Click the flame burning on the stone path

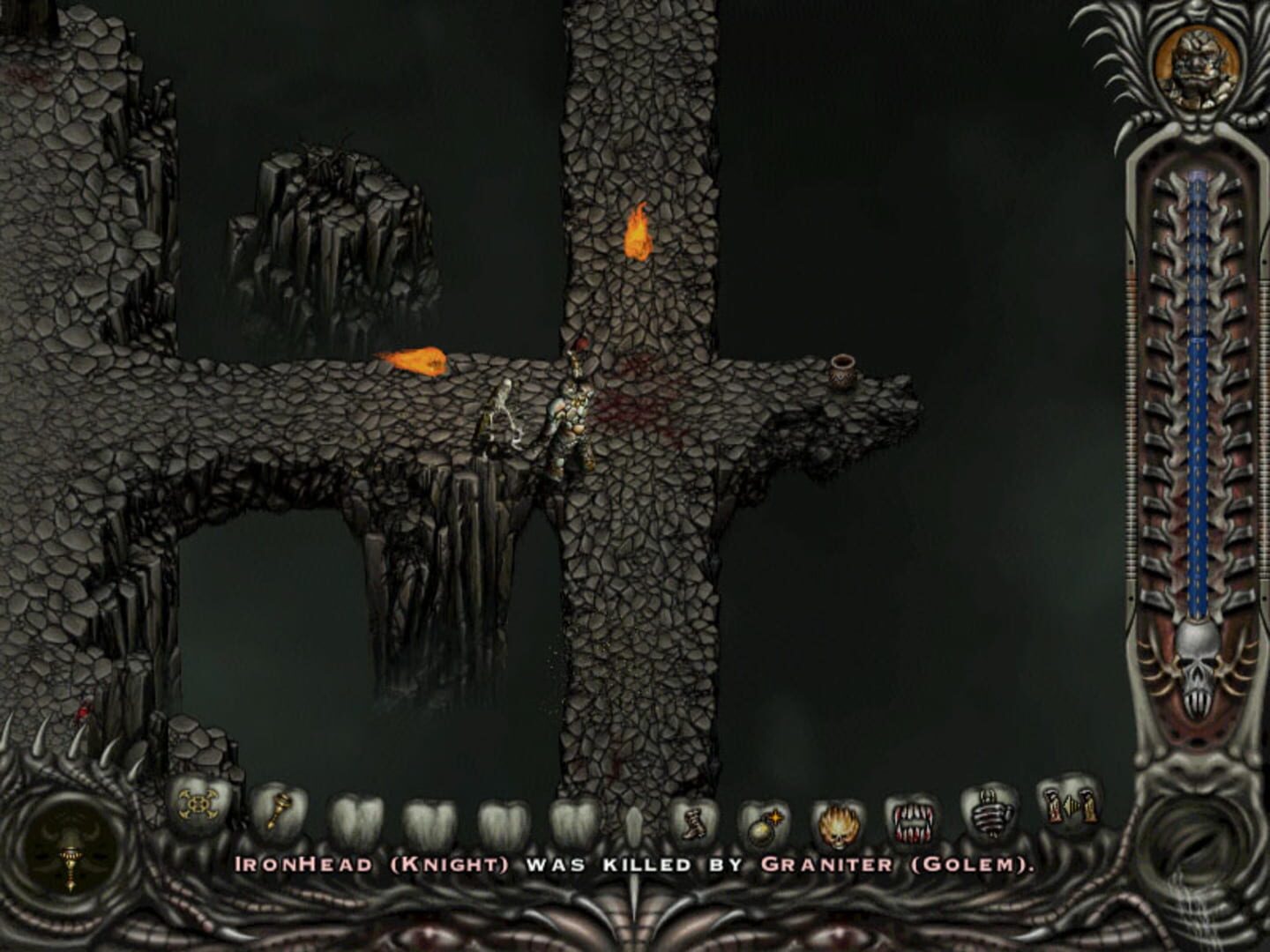coord(419,361)
